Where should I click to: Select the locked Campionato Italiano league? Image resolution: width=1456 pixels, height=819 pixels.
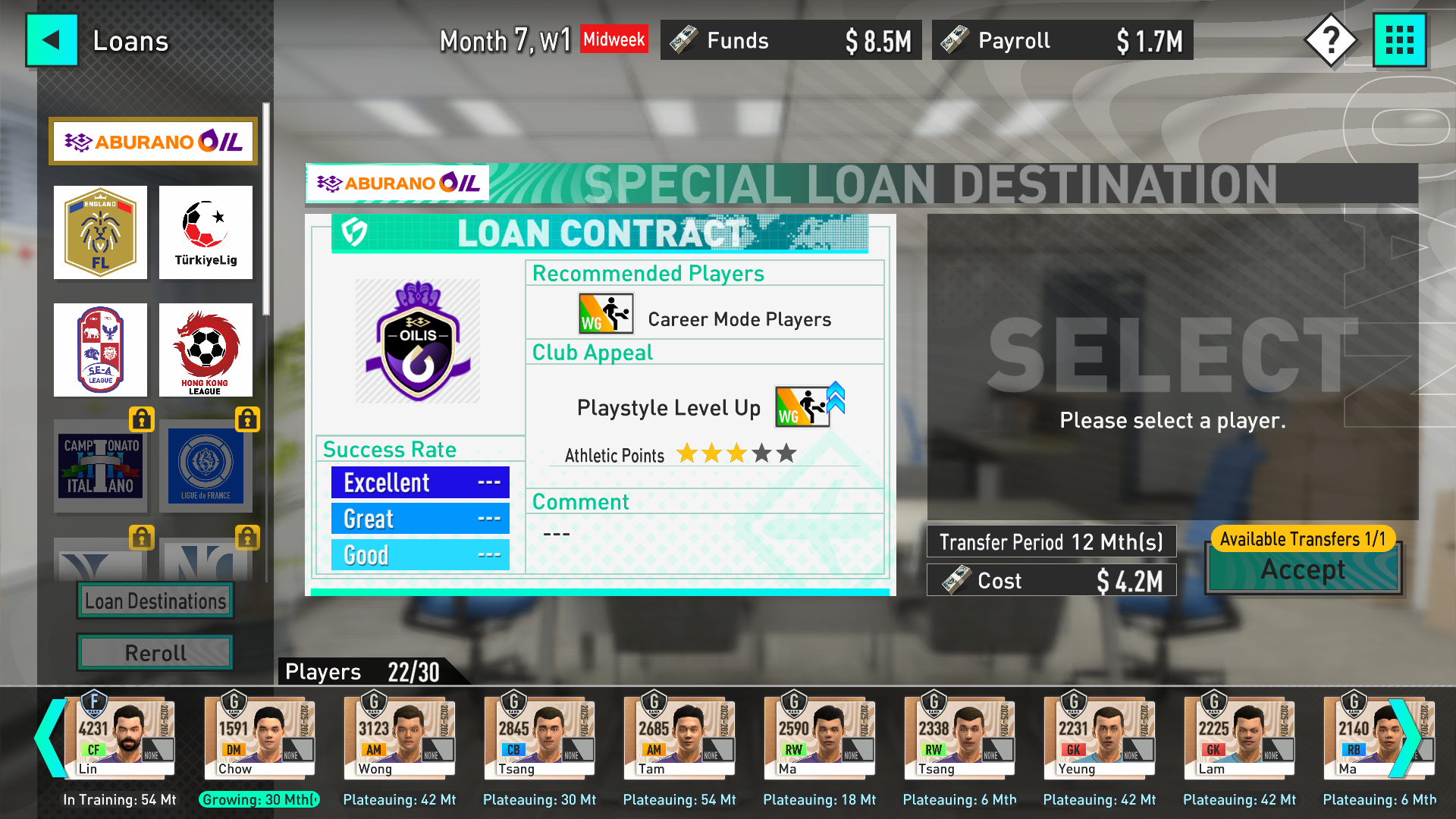(x=100, y=465)
